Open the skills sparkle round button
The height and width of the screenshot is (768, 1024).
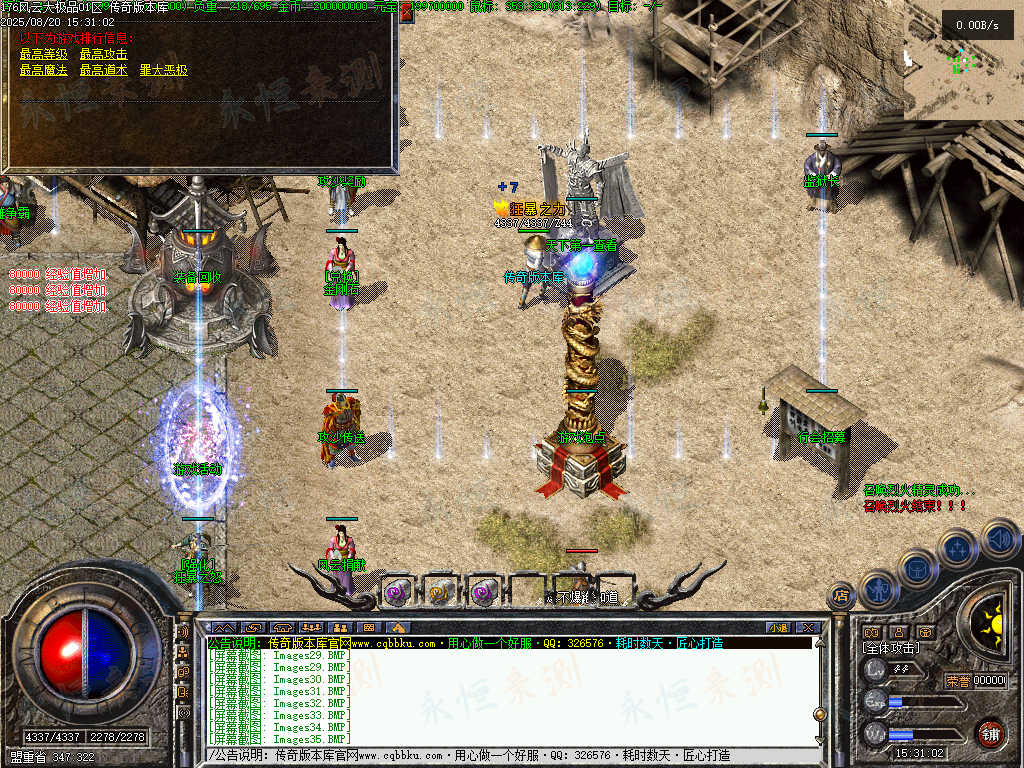click(958, 549)
